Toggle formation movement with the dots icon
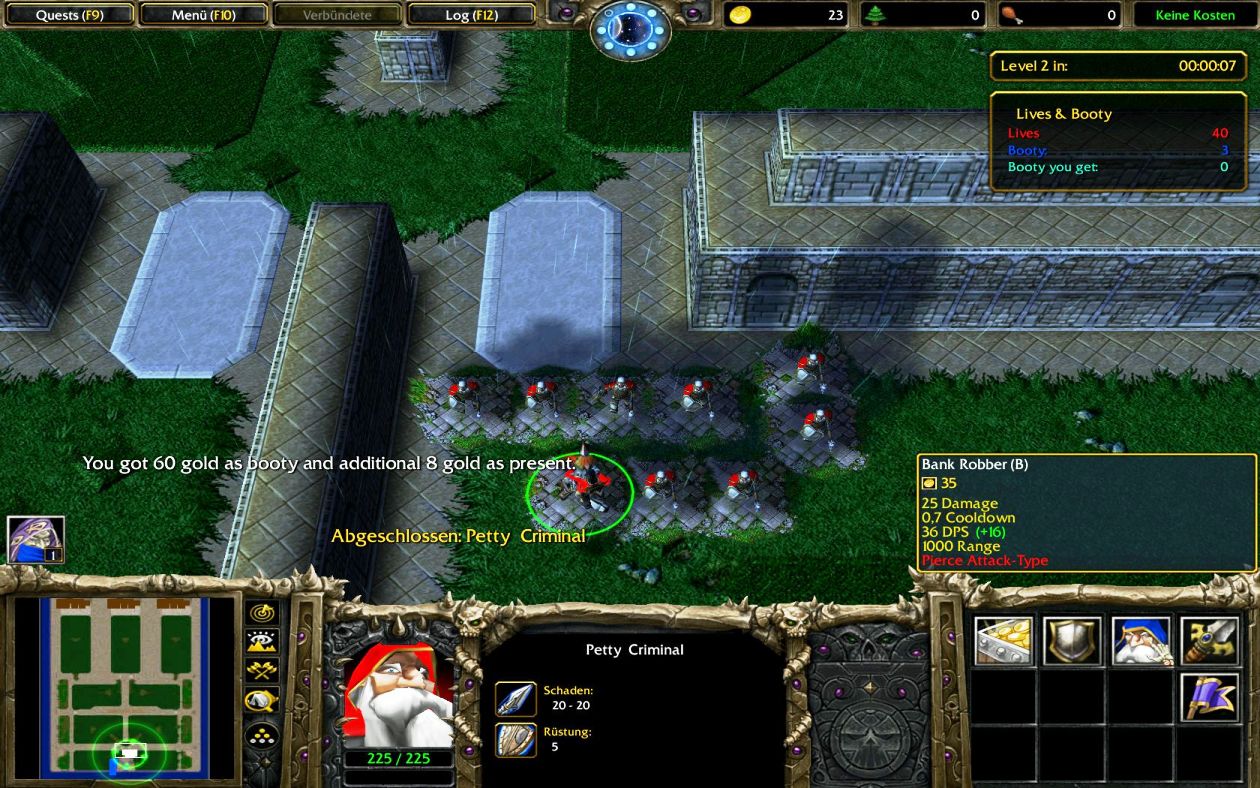Image resolution: width=1260 pixels, height=788 pixels. 262,736
